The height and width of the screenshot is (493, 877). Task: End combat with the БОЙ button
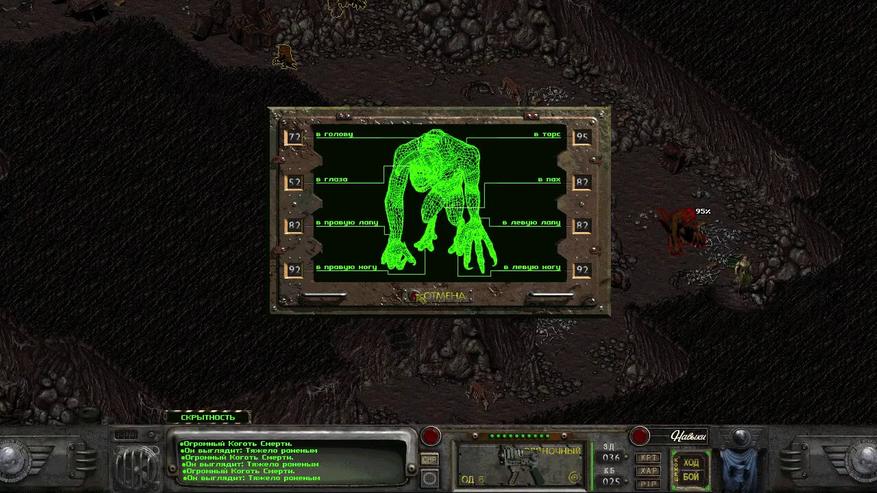(691, 475)
